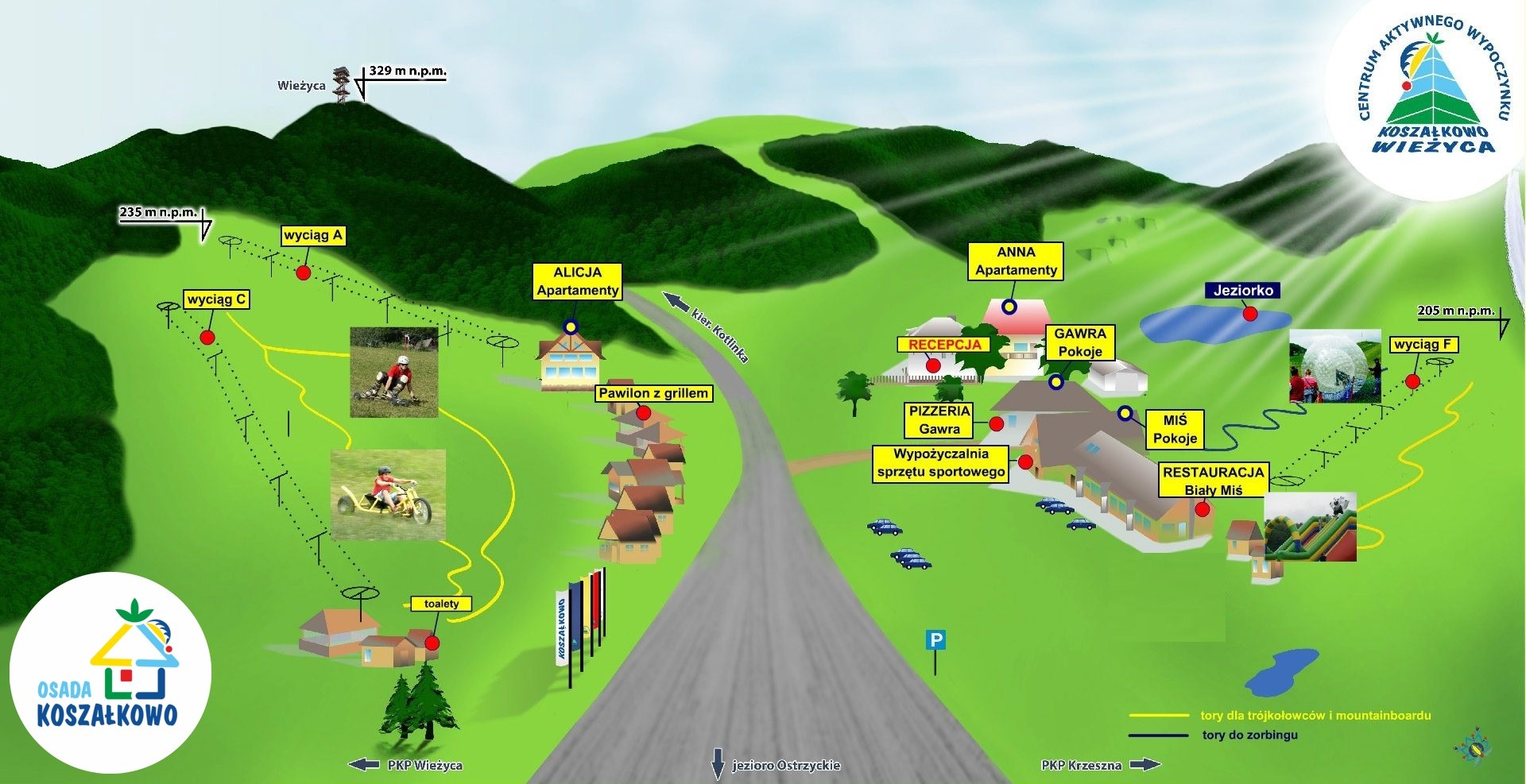1526x784 pixels.
Task: Select the wyciąg F lift label
Action: point(1423,344)
